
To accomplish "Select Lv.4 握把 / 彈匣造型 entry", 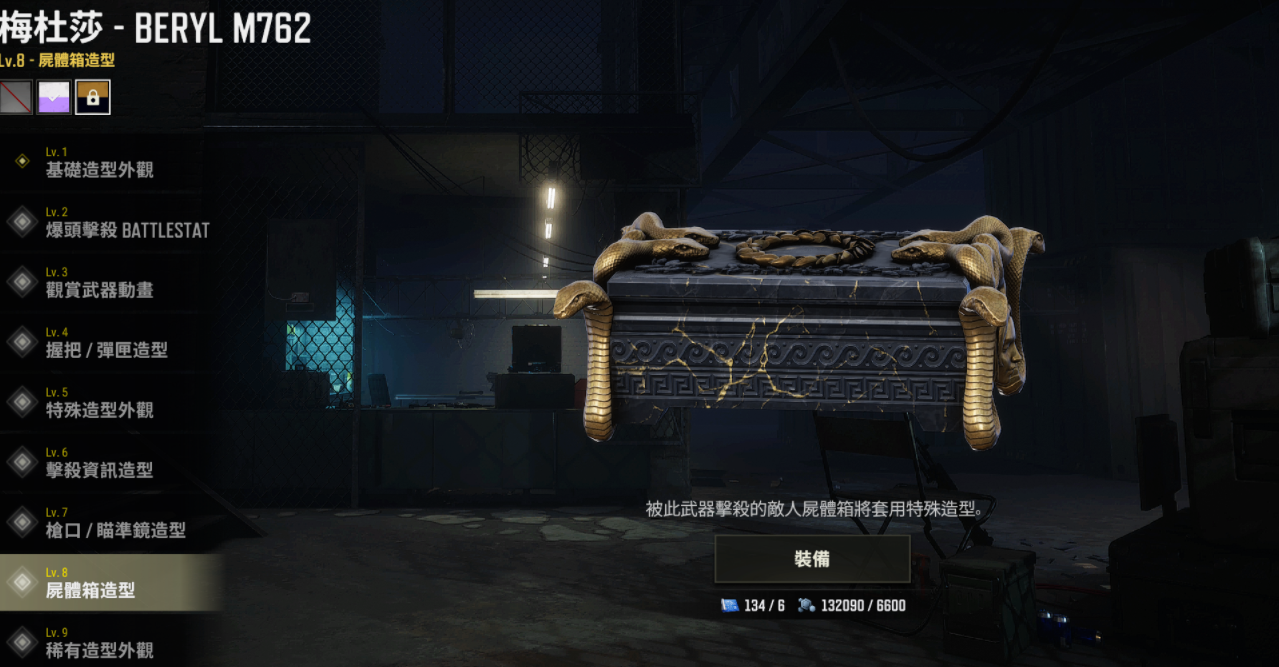I will [105, 342].
